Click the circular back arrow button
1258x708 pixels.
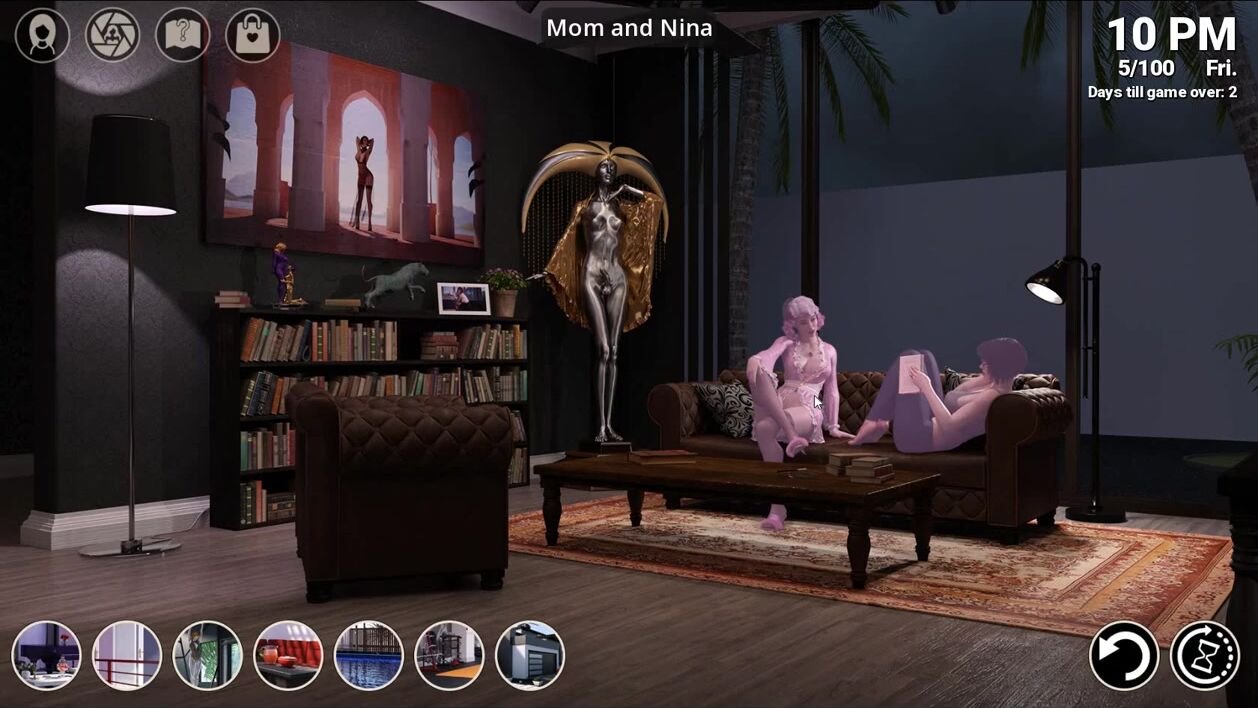[x=1124, y=656]
